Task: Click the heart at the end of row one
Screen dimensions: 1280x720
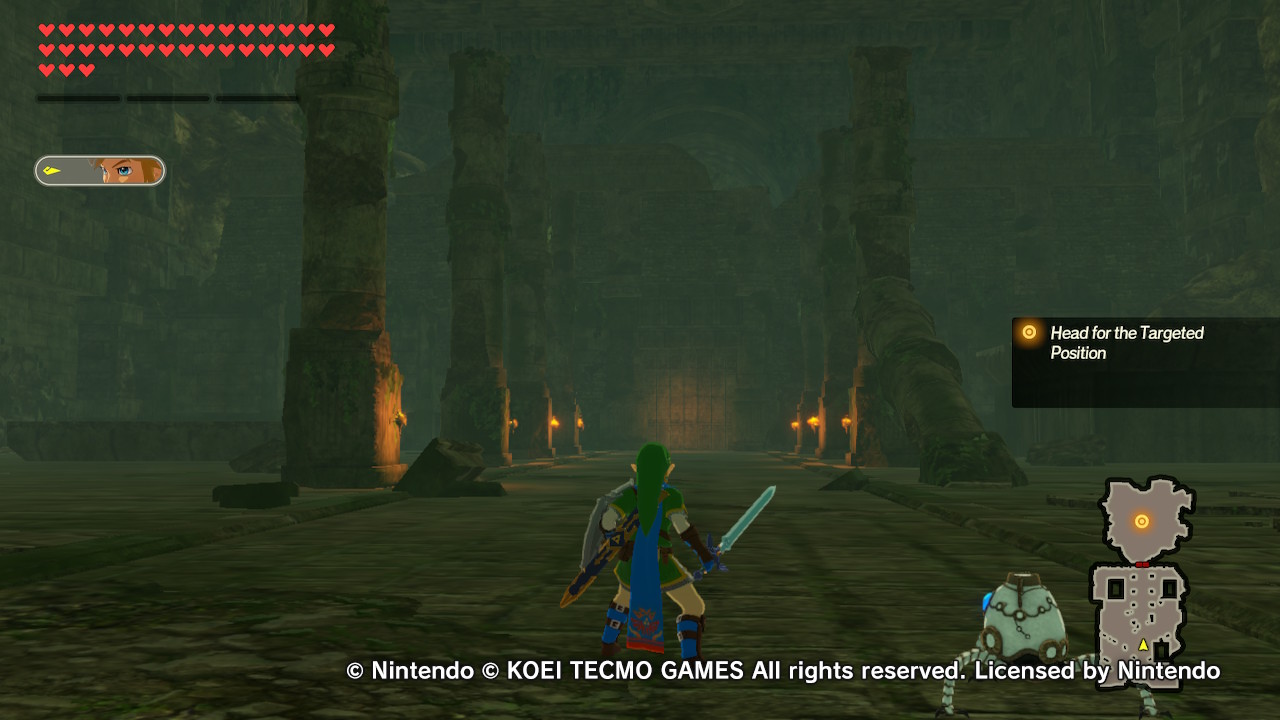Action: pos(327,29)
